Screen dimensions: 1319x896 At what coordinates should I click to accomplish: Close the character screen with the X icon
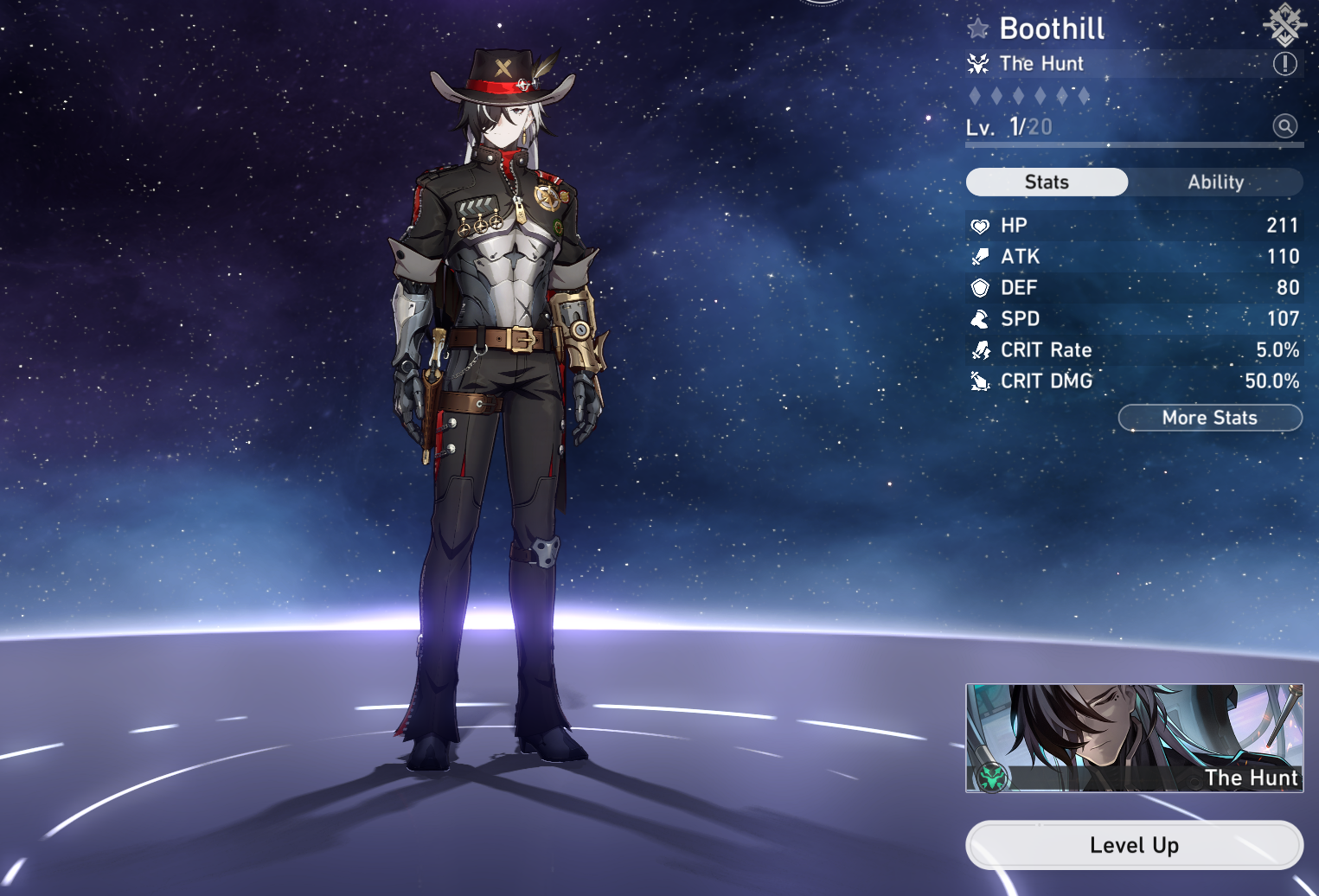1284,23
